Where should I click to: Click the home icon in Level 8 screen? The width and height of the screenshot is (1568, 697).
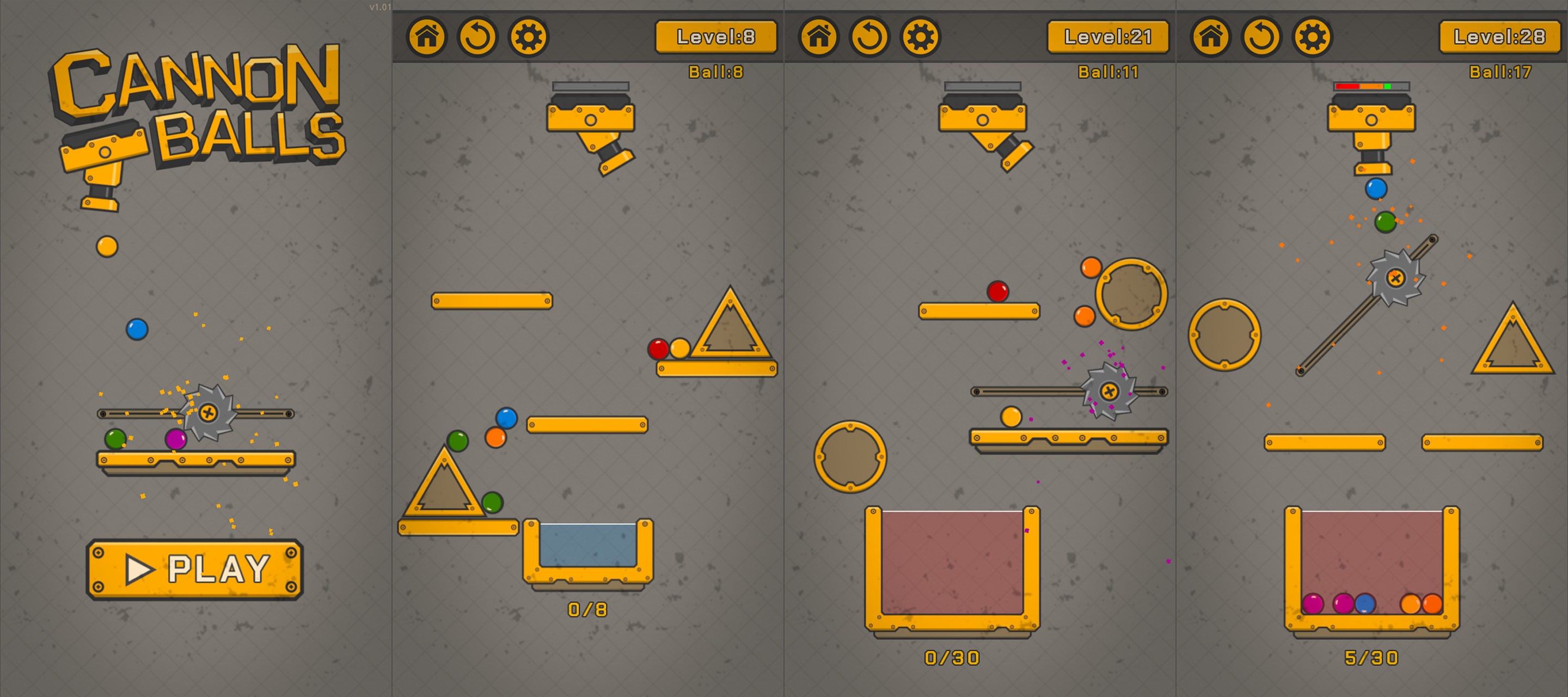pos(428,36)
